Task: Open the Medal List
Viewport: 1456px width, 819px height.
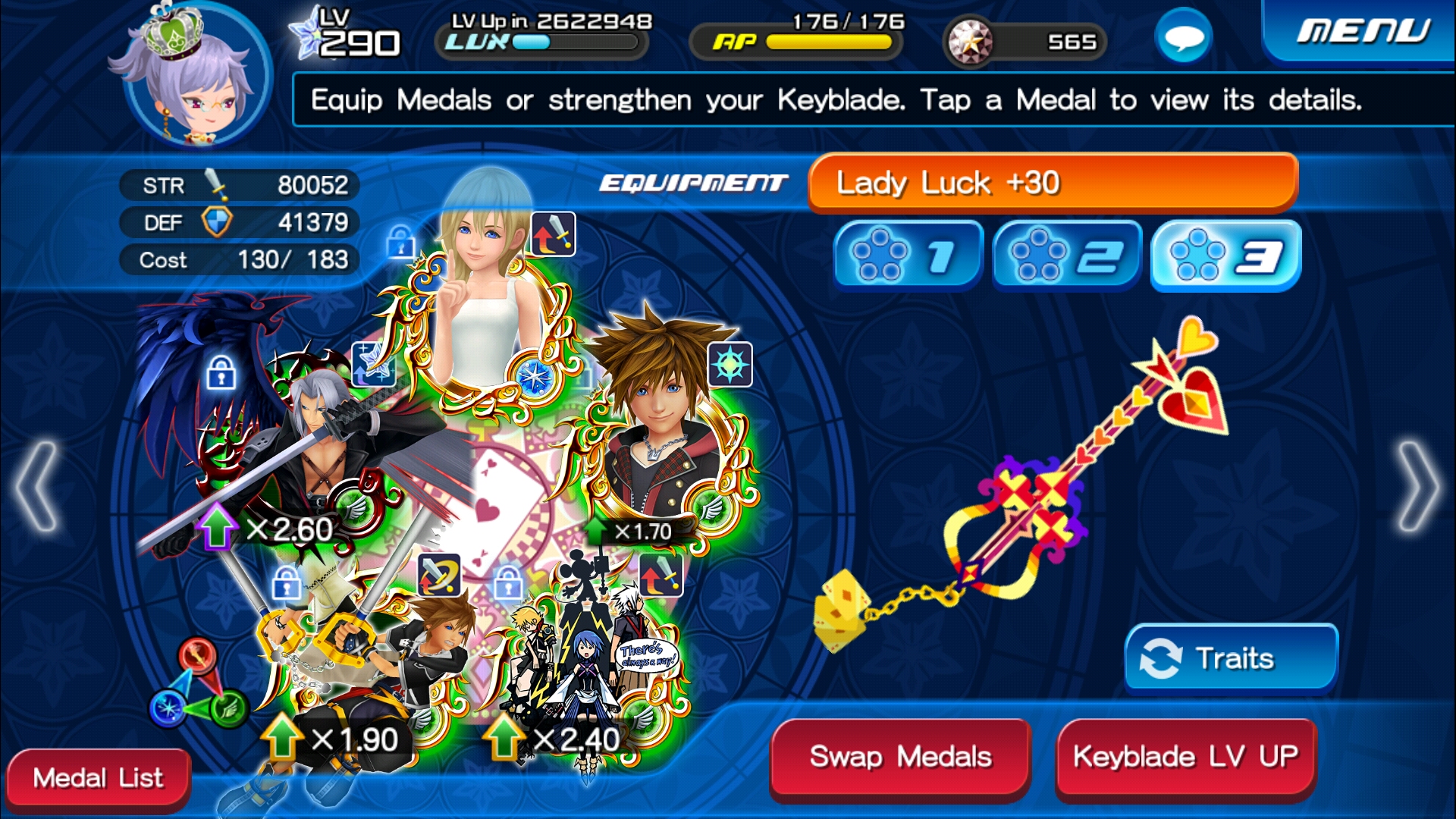Action: pos(98,778)
